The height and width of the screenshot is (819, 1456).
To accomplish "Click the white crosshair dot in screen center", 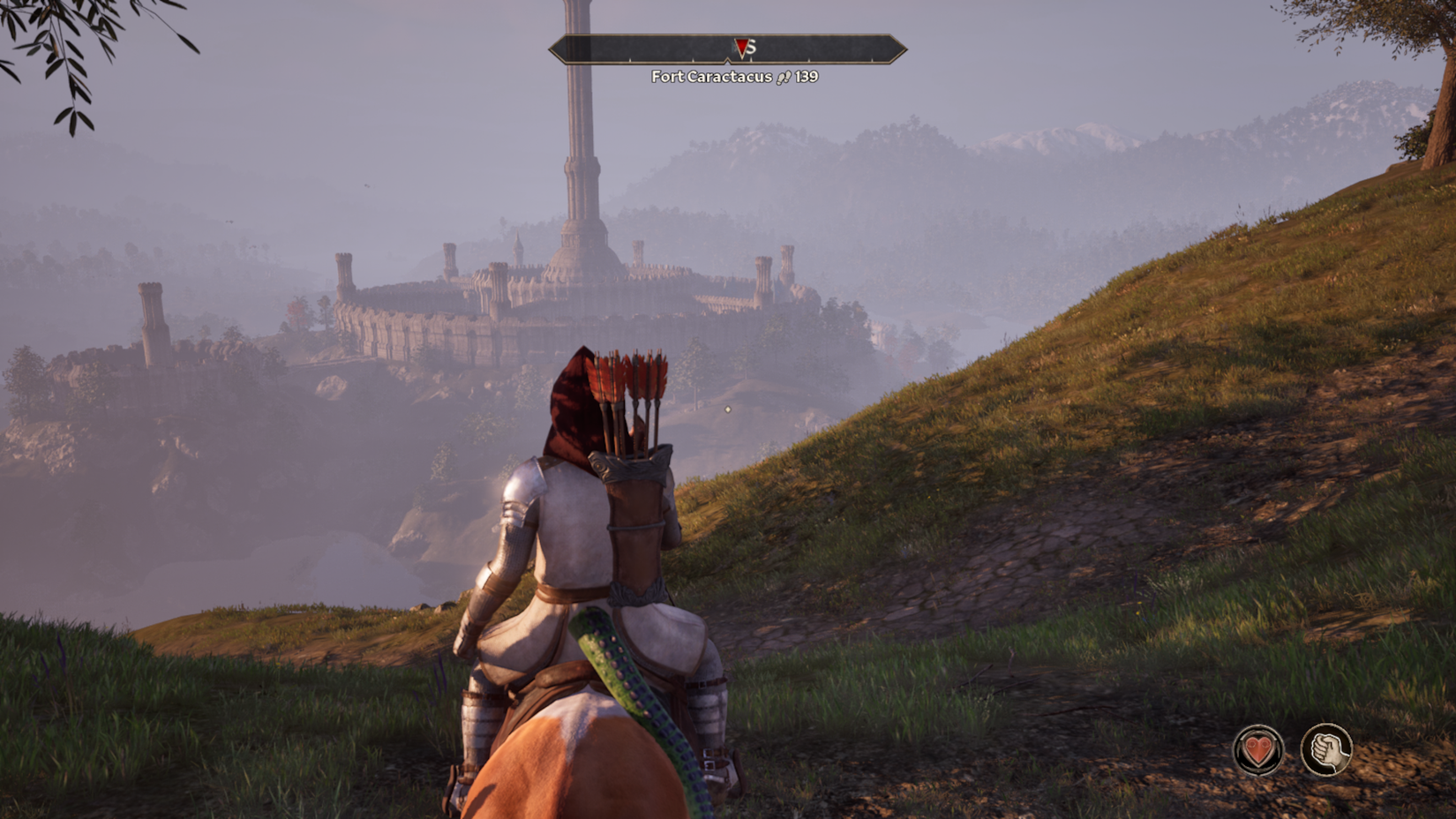I will click(727, 408).
